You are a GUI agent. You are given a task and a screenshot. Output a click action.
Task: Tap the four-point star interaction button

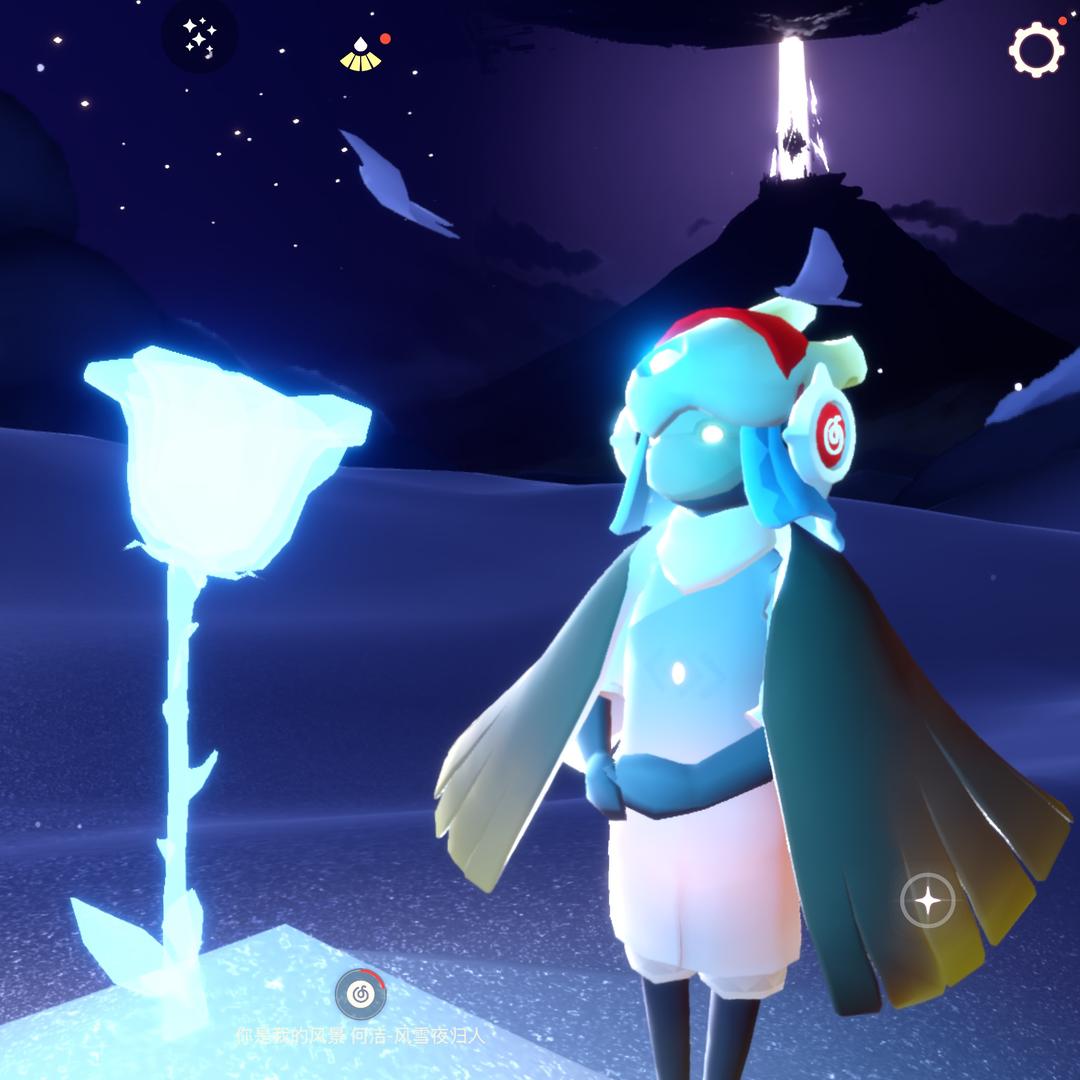[x=928, y=901]
